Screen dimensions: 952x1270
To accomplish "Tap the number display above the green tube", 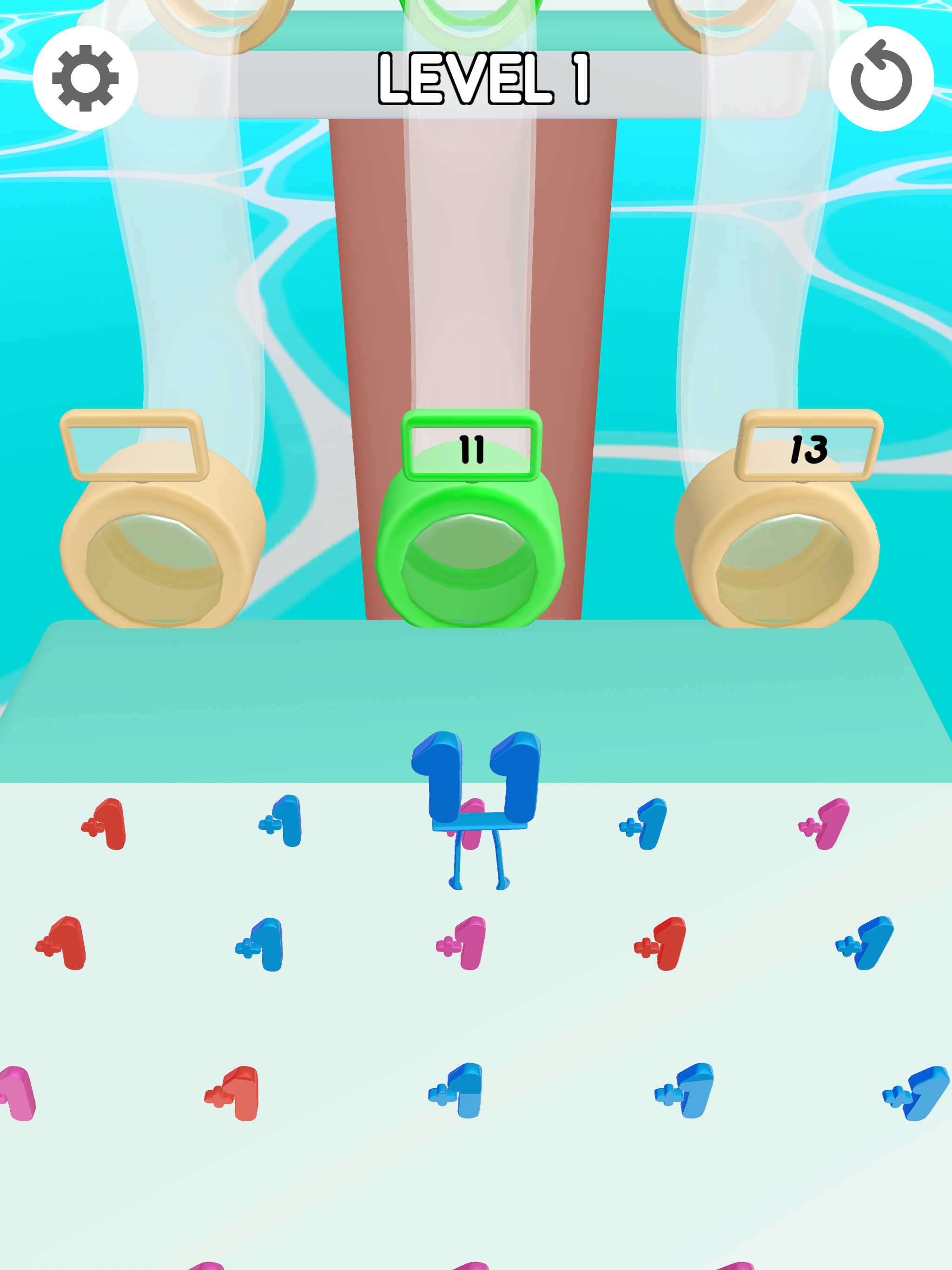I will [x=471, y=451].
